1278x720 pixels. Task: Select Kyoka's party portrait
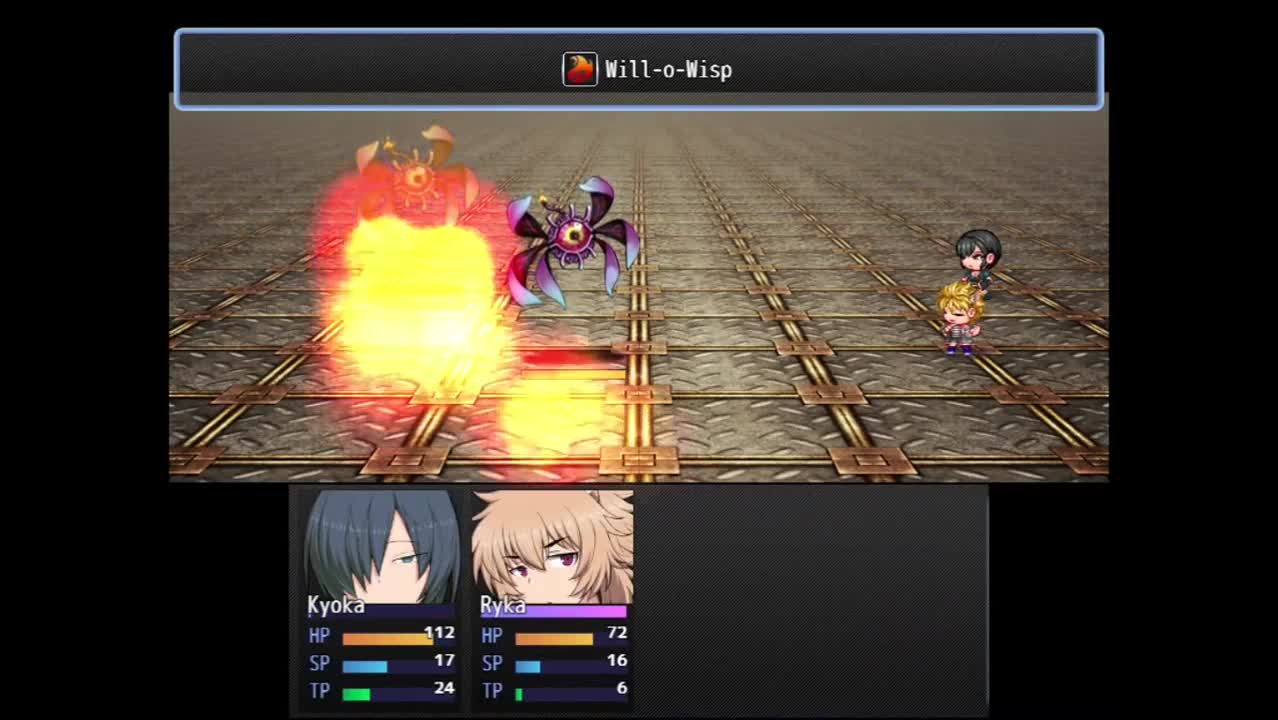pos(381,546)
